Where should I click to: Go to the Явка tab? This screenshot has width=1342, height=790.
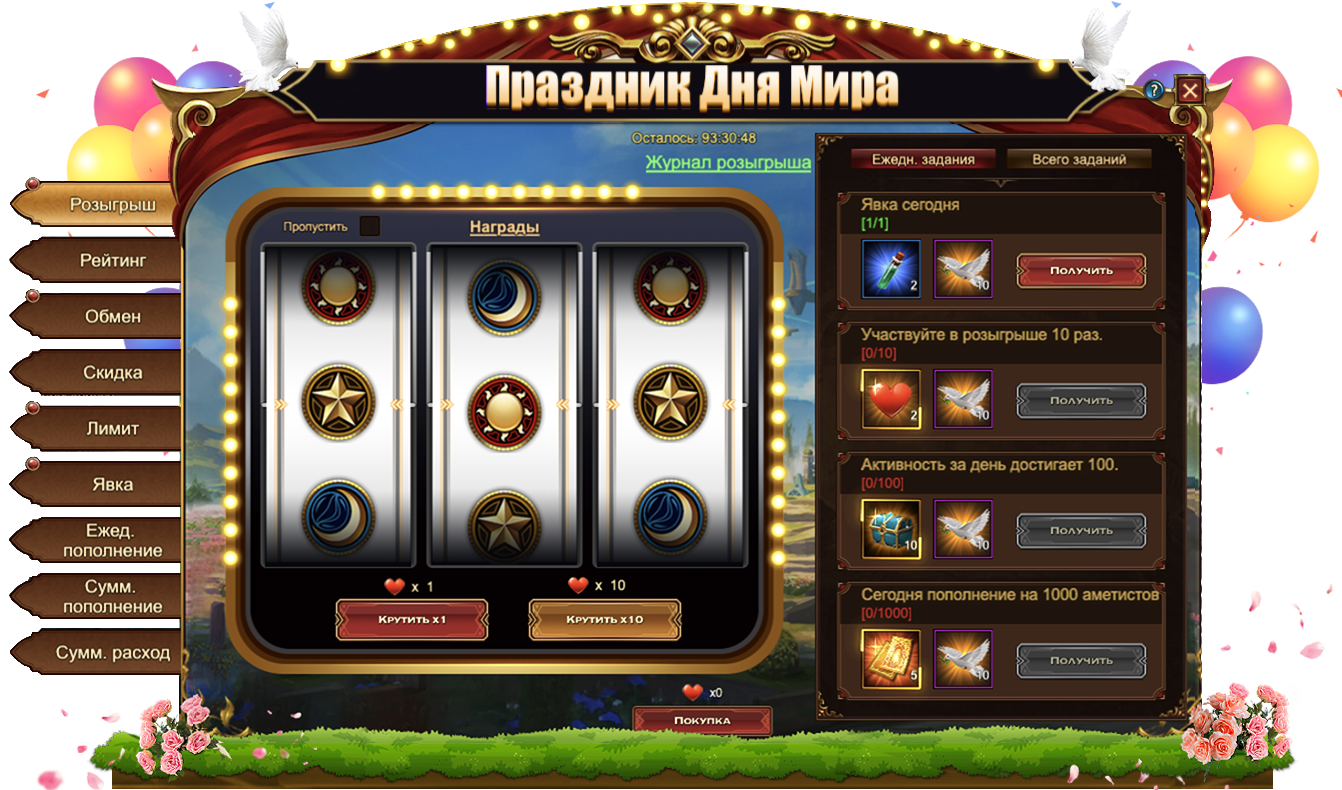[x=112, y=485]
